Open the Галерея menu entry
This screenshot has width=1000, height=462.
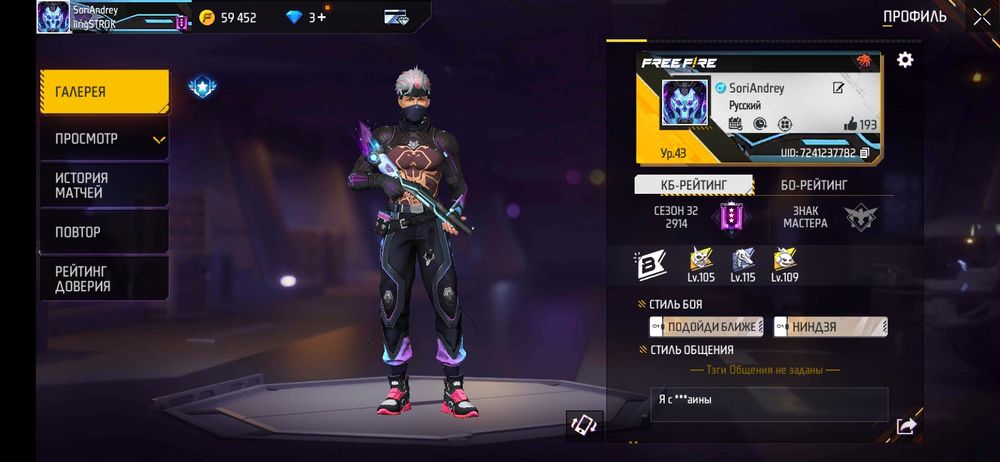click(x=104, y=92)
